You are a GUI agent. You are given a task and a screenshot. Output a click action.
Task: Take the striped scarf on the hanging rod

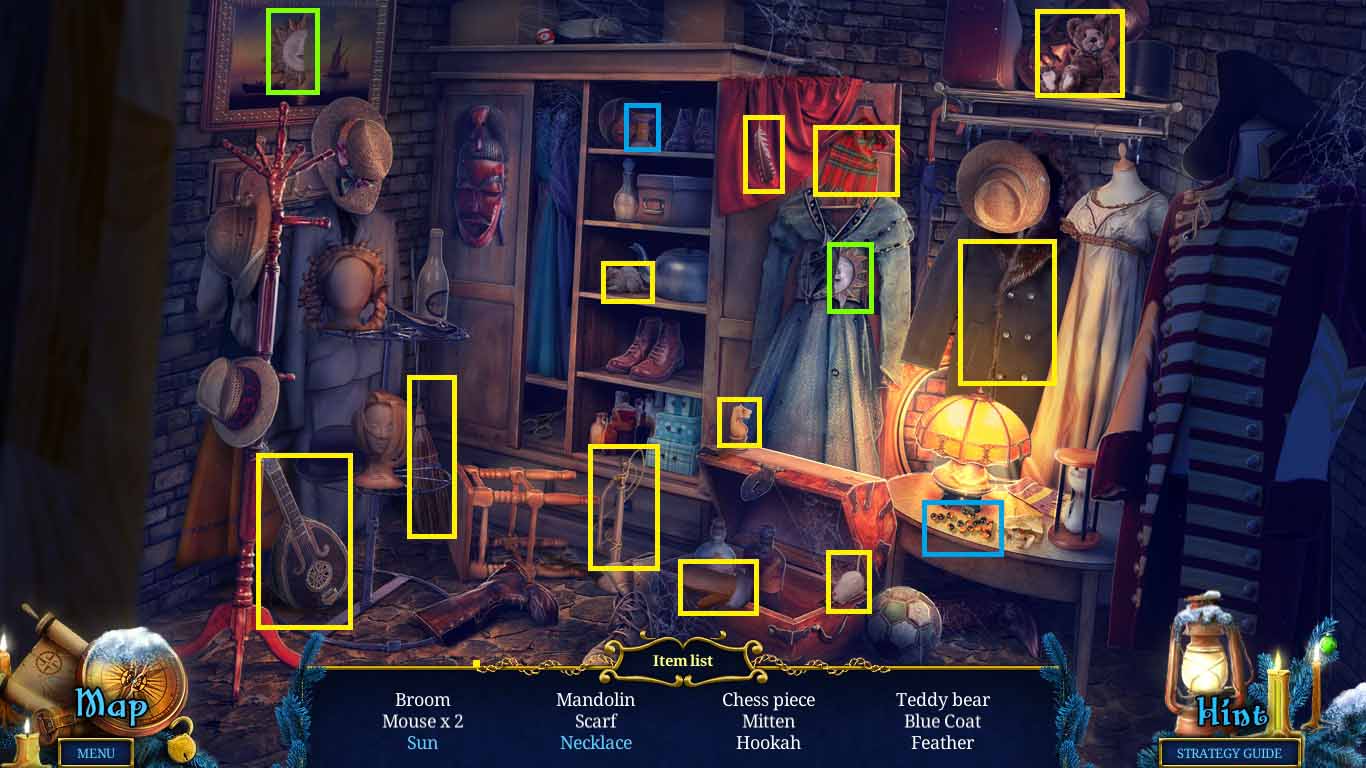tap(857, 160)
